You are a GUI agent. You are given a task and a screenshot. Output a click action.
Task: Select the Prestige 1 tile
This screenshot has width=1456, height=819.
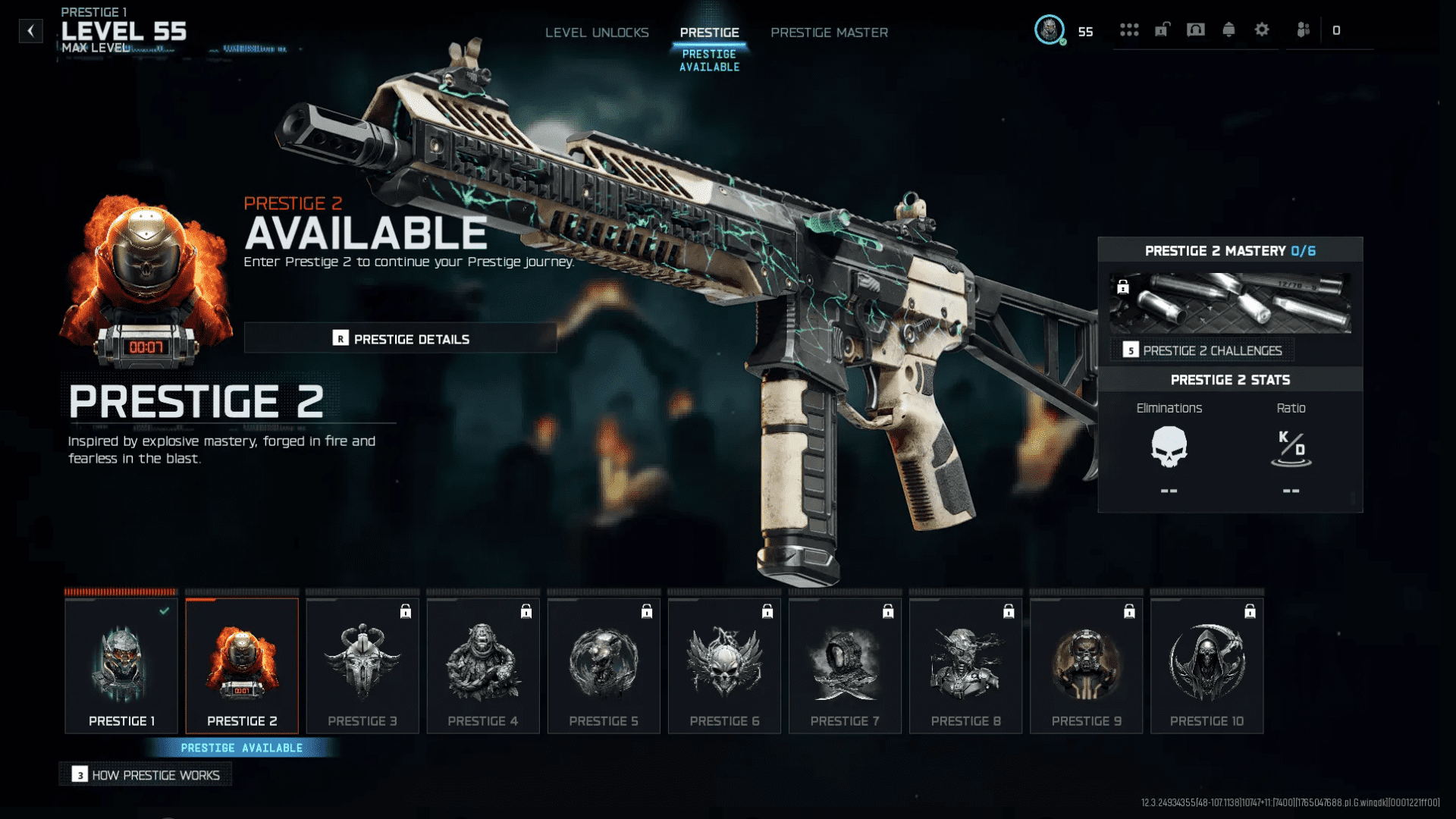(x=121, y=666)
